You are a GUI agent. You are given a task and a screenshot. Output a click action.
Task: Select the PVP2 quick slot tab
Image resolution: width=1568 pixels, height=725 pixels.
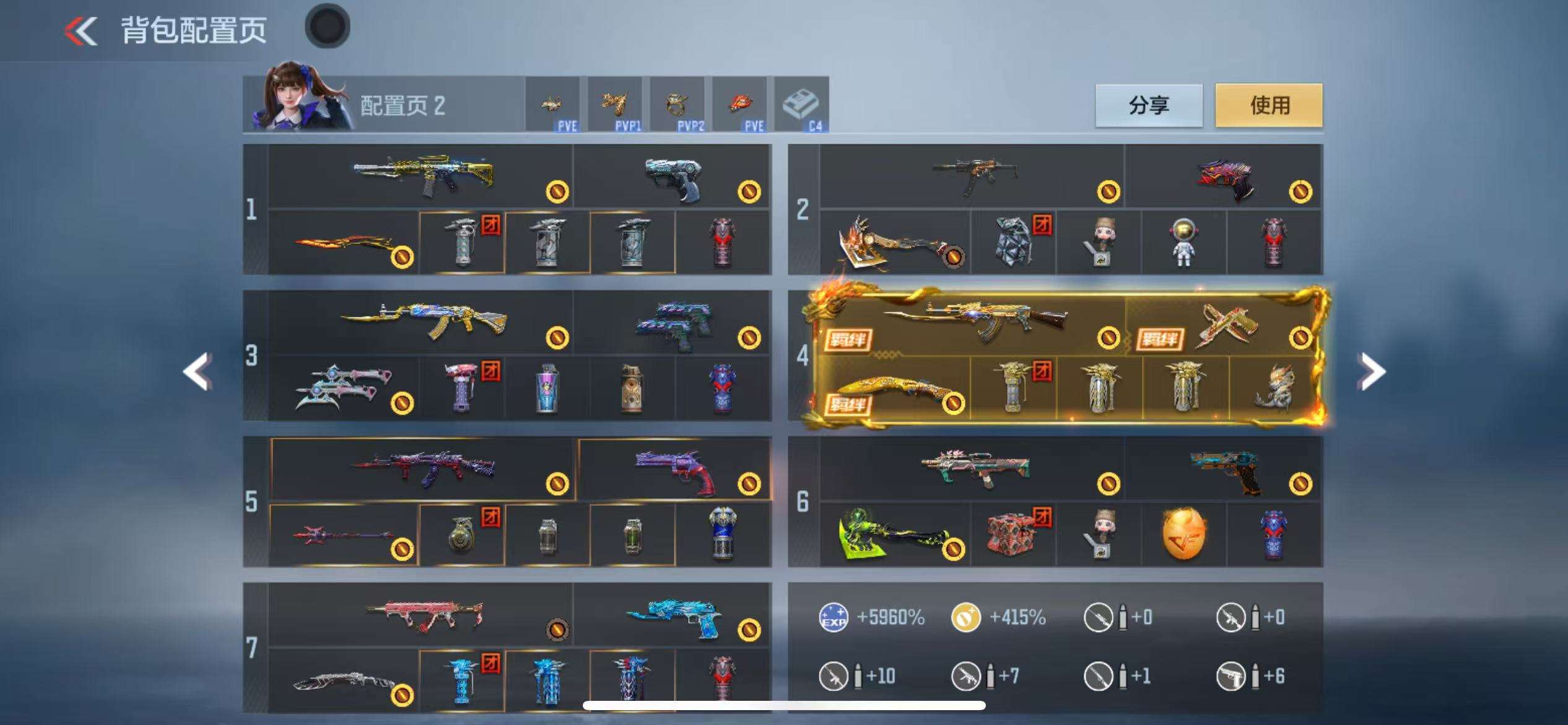coord(677,105)
